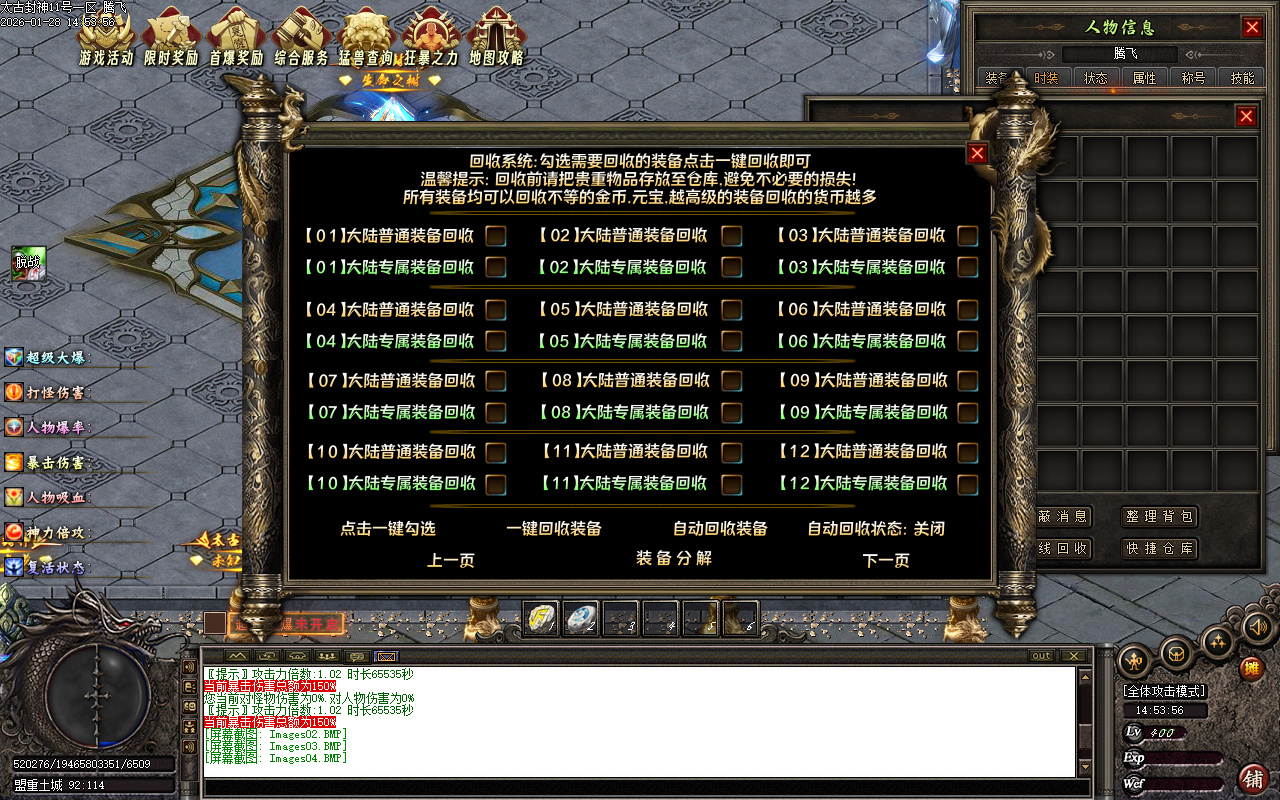Check the 【01】大陆普通装备回收 checkbox
1280x800 pixels.
click(494, 235)
